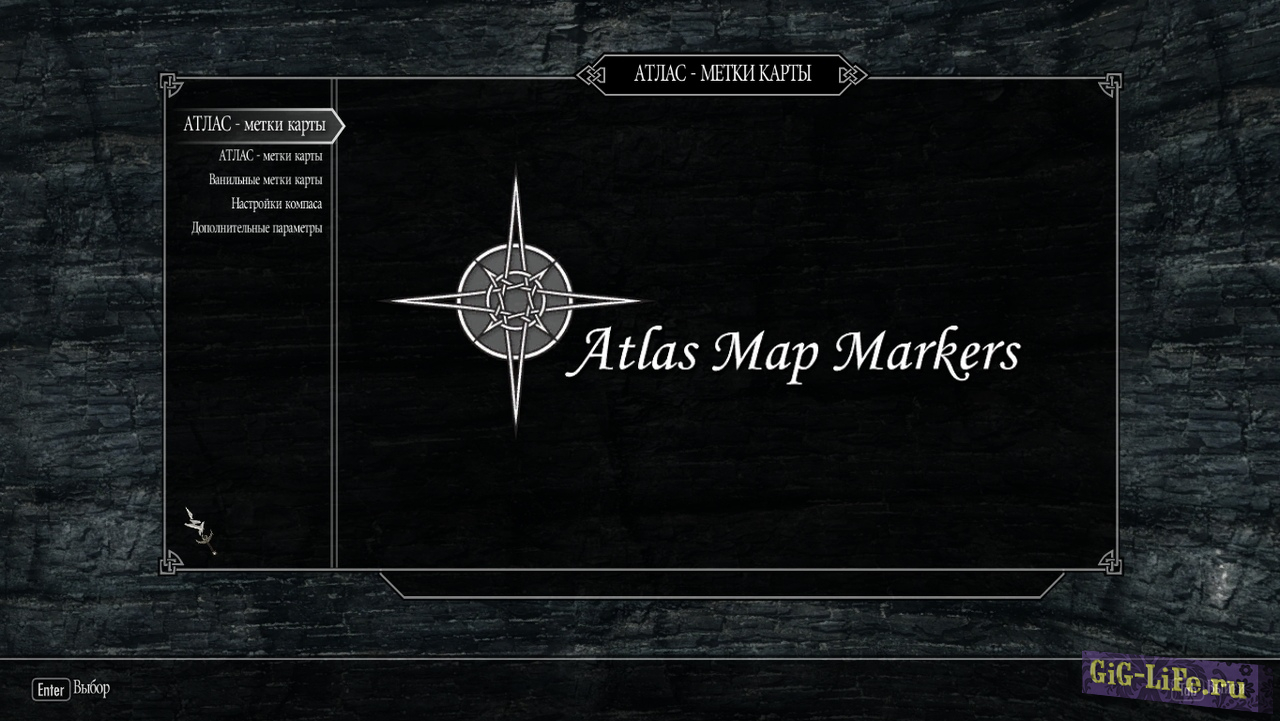Image resolution: width=1280 pixels, height=721 pixels.
Task: Click the highlighted 'АТЛАС - метки карты' header entry
Action: coord(254,125)
